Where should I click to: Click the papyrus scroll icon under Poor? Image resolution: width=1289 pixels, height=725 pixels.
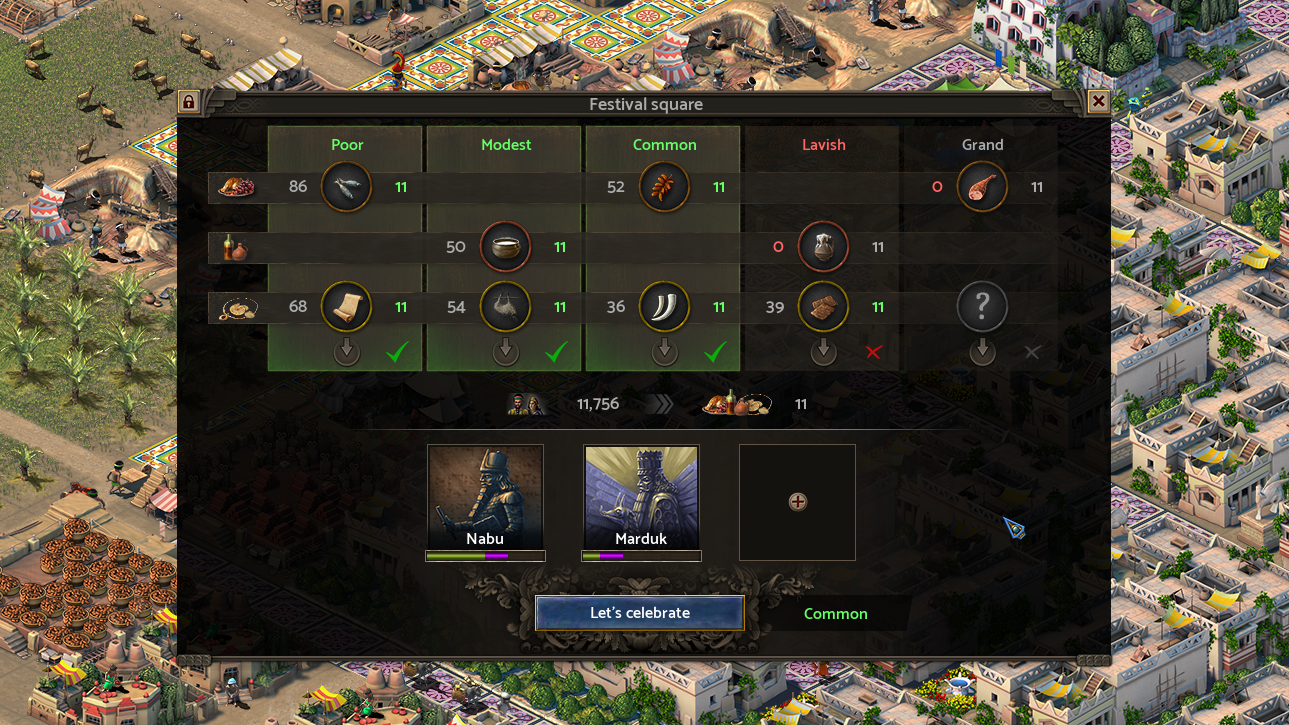tap(346, 307)
